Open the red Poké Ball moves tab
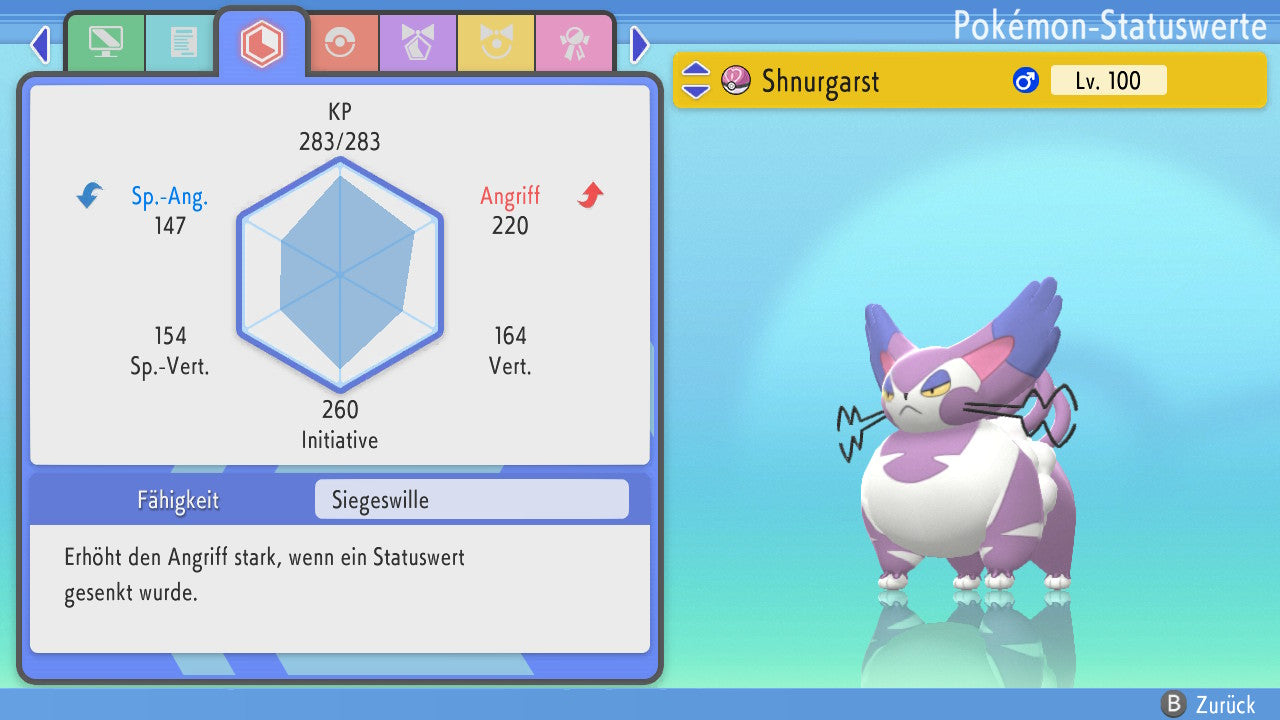 [340, 43]
